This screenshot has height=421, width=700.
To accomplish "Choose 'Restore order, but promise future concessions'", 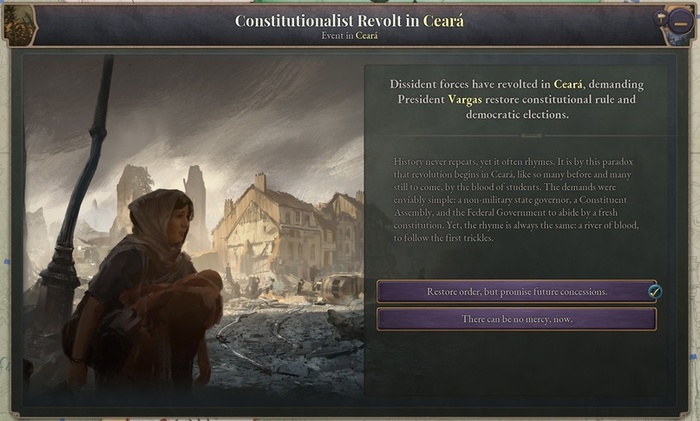I will click(x=516, y=292).
